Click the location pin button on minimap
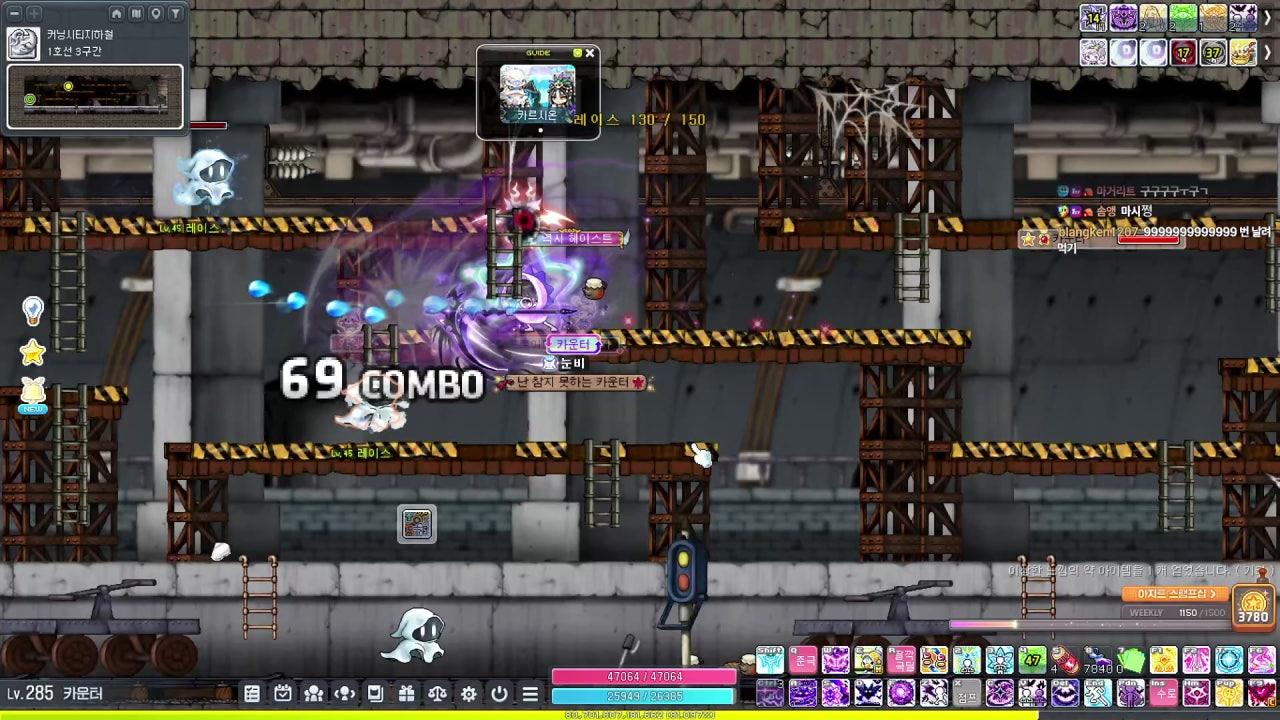 156,13
